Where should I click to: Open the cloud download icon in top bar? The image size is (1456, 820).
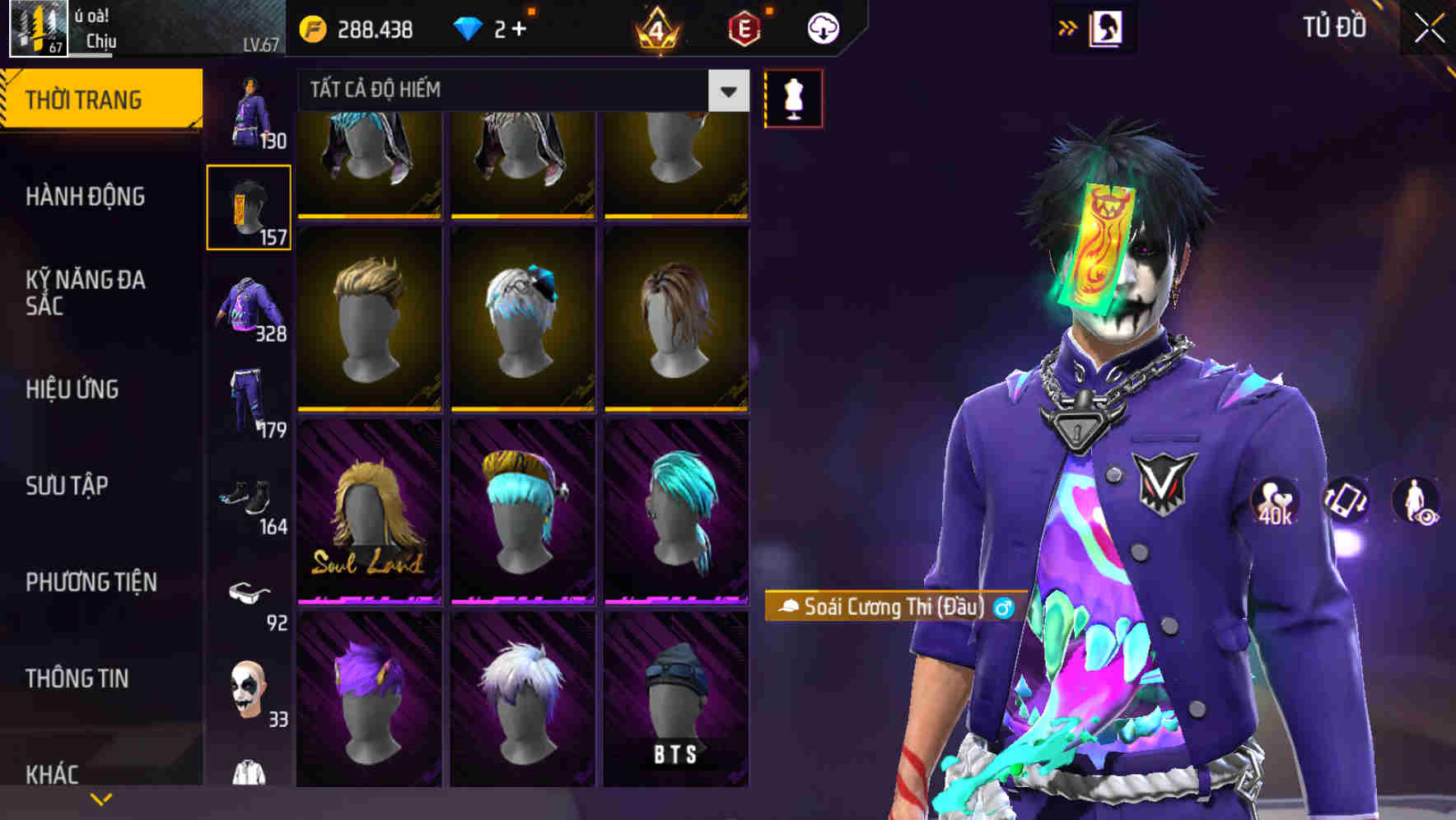pyautogui.click(x=823, y=27)
